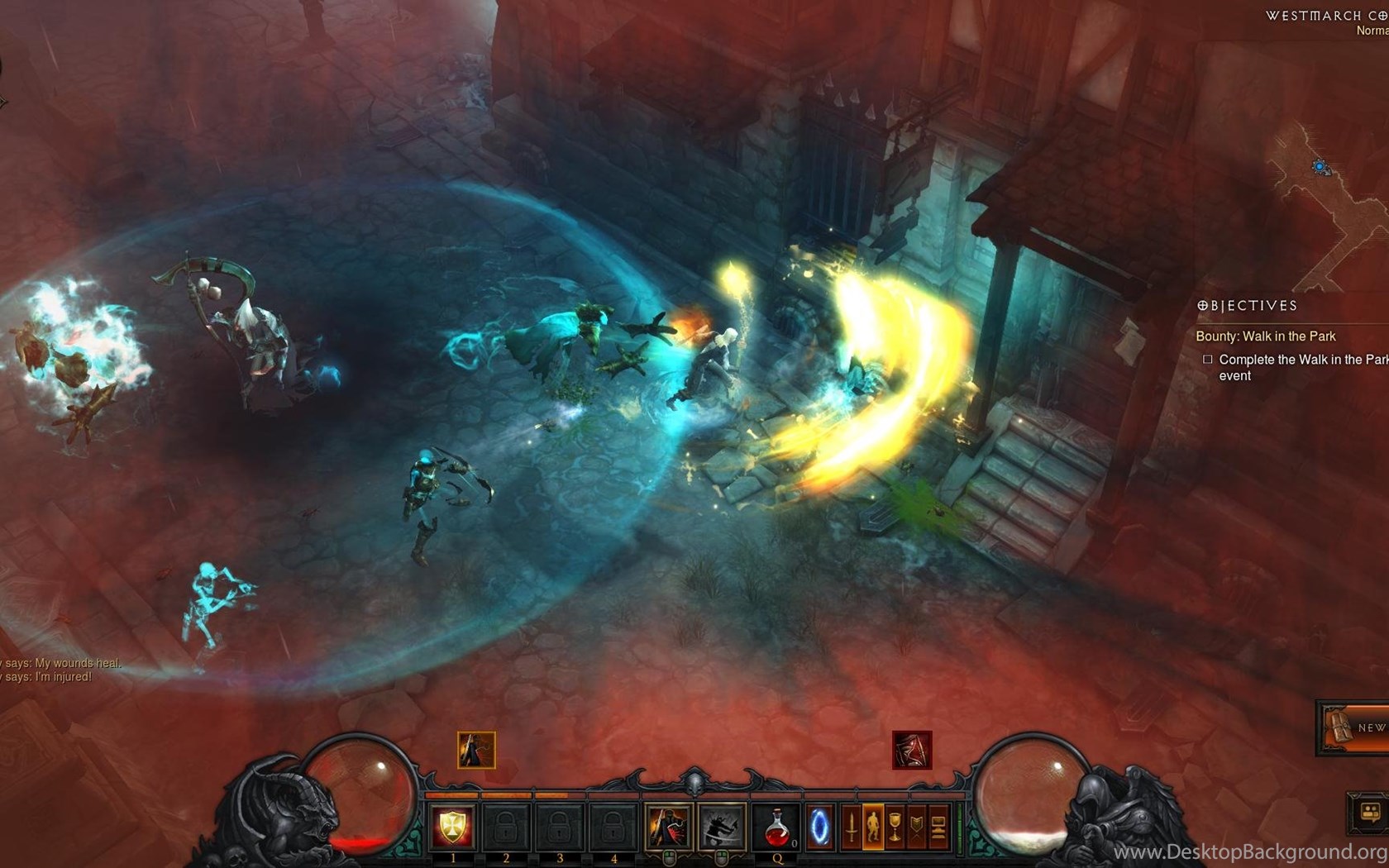
Task: Activate the golden shield skill in slot 1
Action: point(452,827)
